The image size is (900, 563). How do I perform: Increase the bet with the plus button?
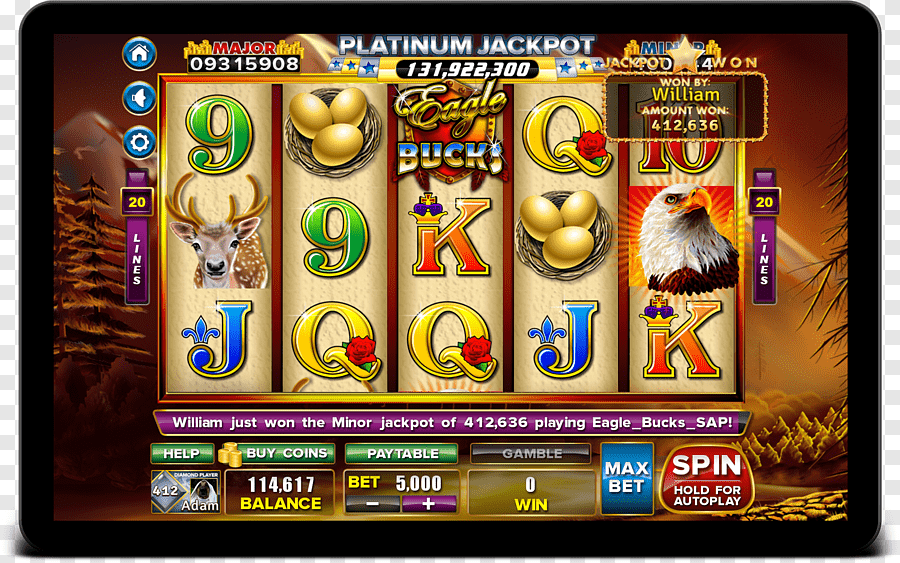click(x=430, y=504)
